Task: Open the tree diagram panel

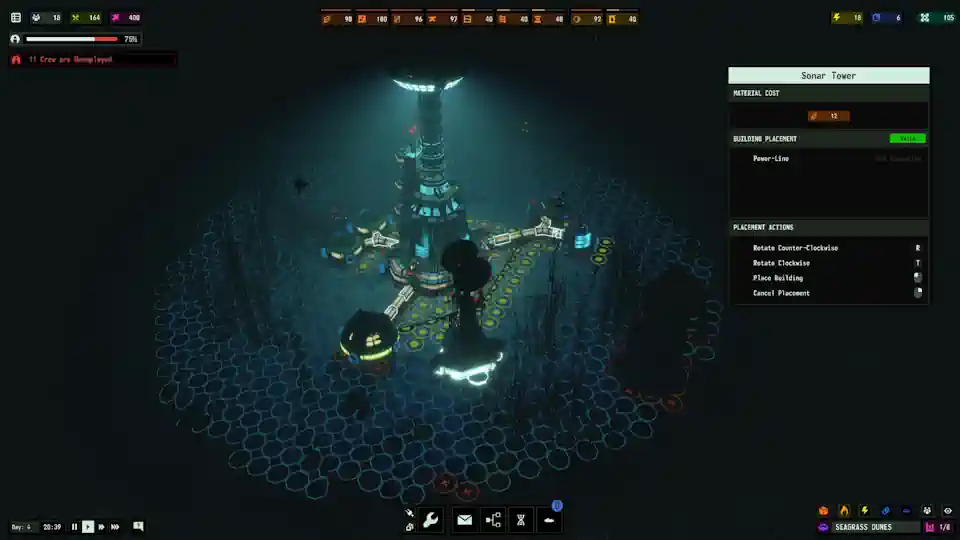Action: [493, 519]
